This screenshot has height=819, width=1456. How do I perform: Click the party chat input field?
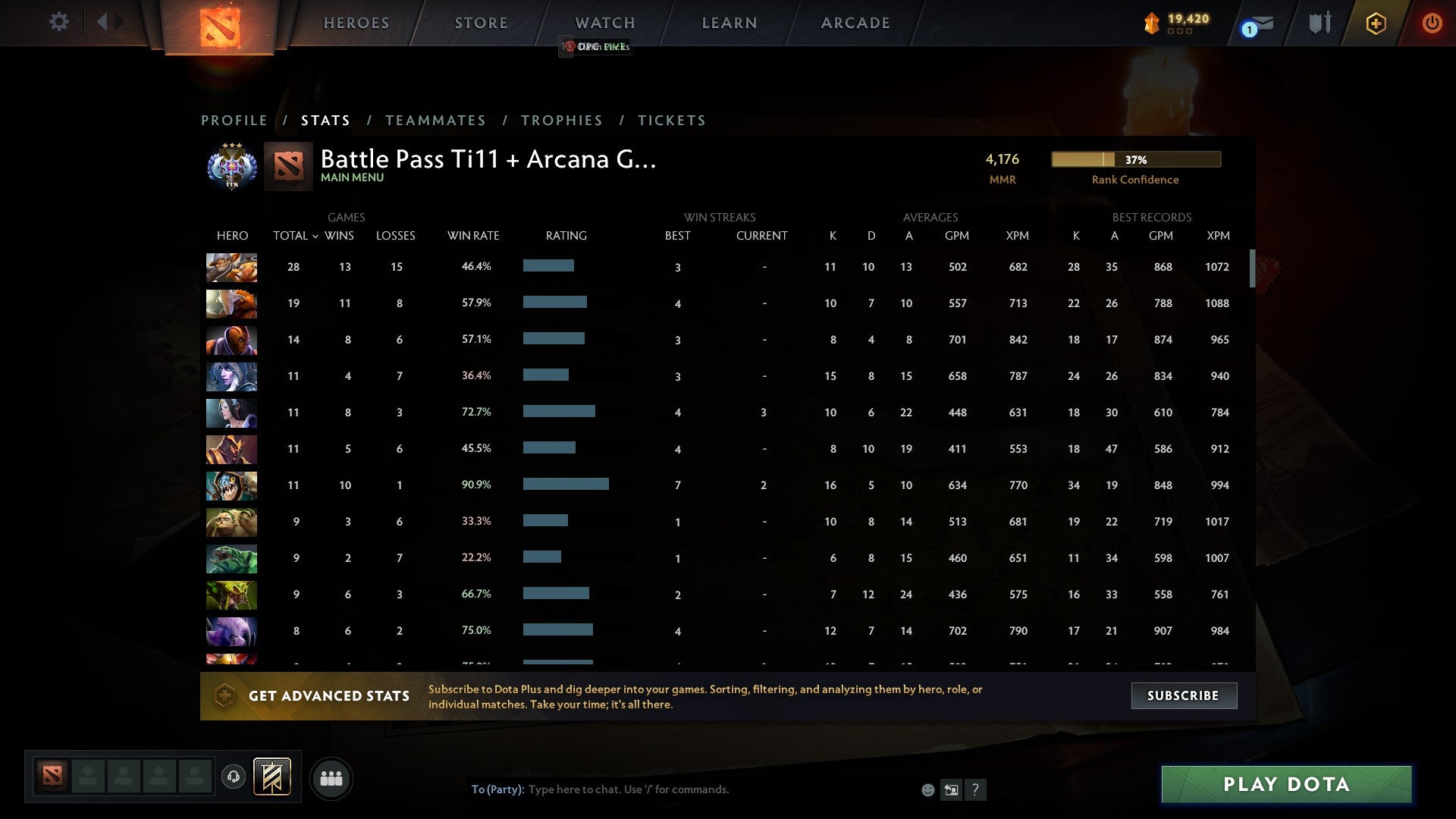[682, 789]
